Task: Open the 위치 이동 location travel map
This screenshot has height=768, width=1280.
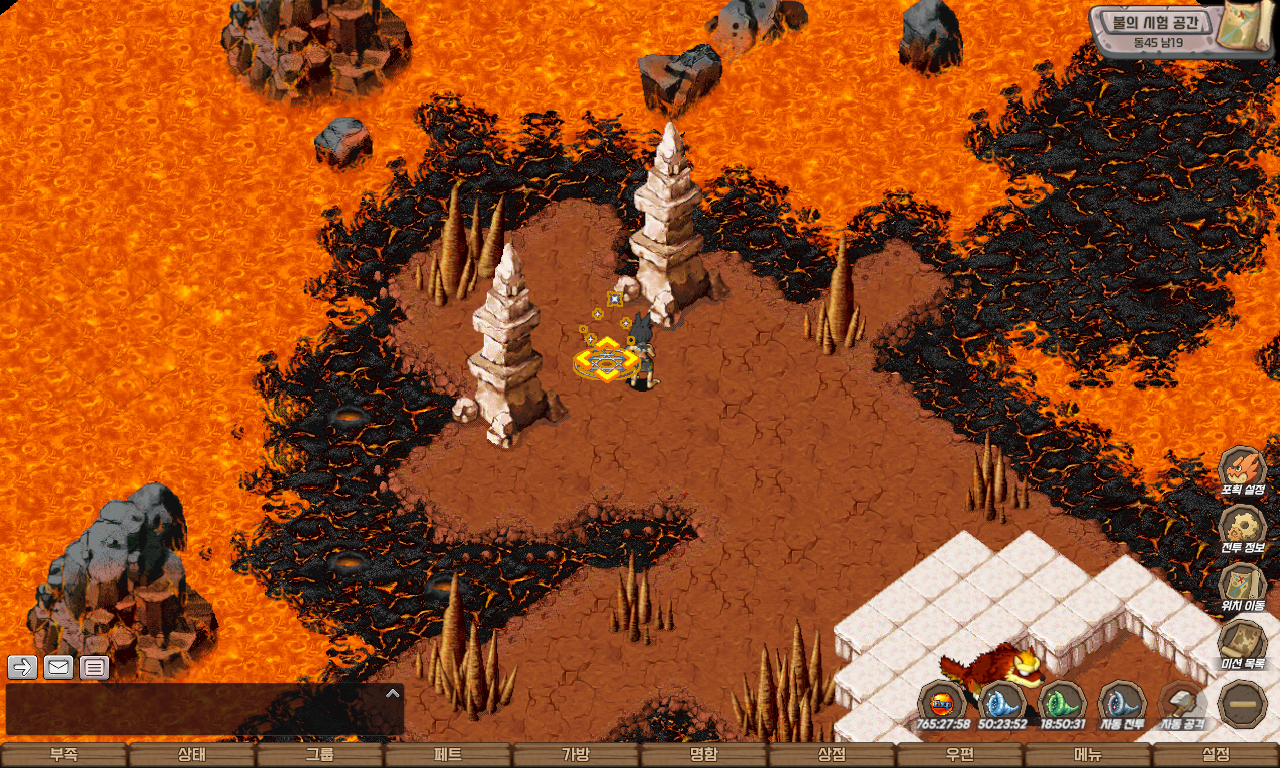Action: [x=1243, y=585]
